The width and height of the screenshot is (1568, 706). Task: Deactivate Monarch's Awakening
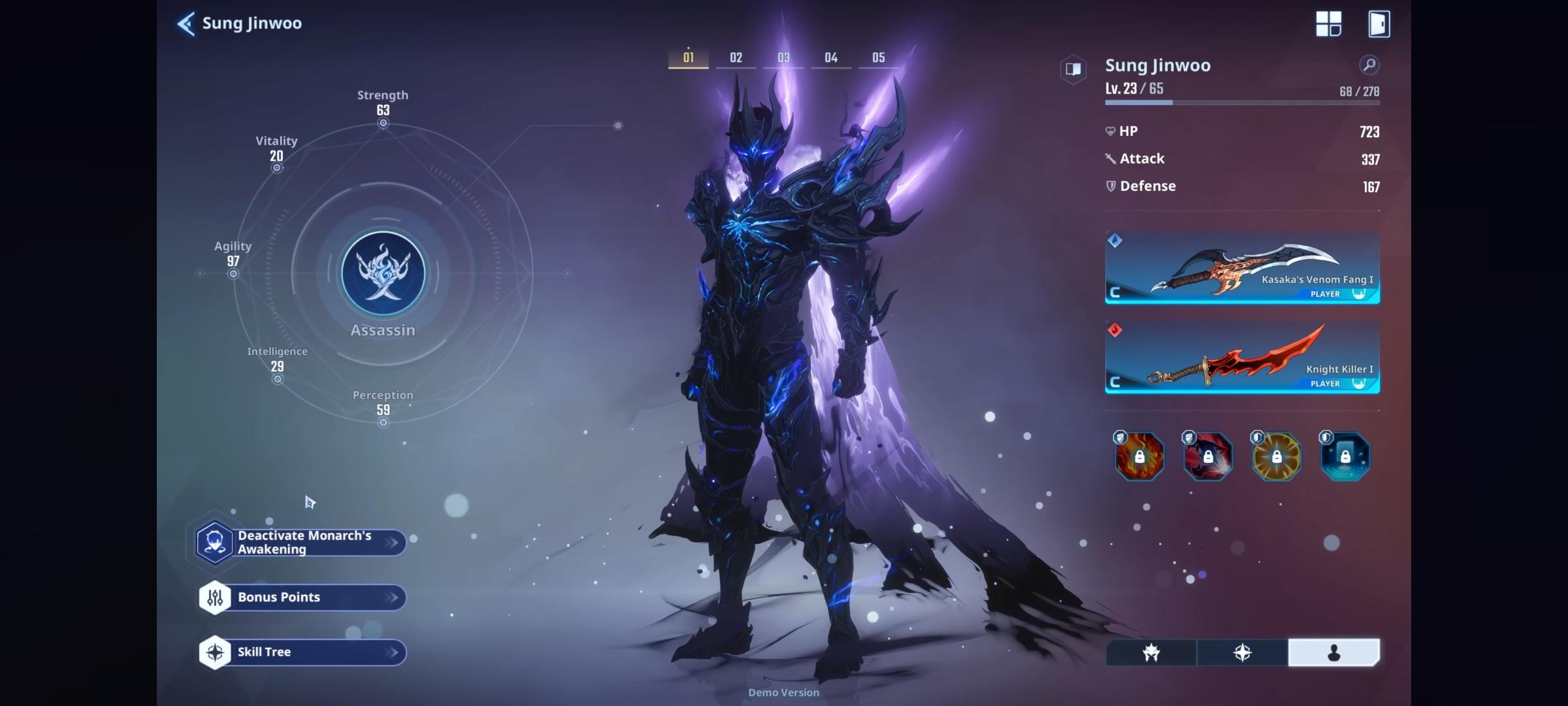coord(302,543)
